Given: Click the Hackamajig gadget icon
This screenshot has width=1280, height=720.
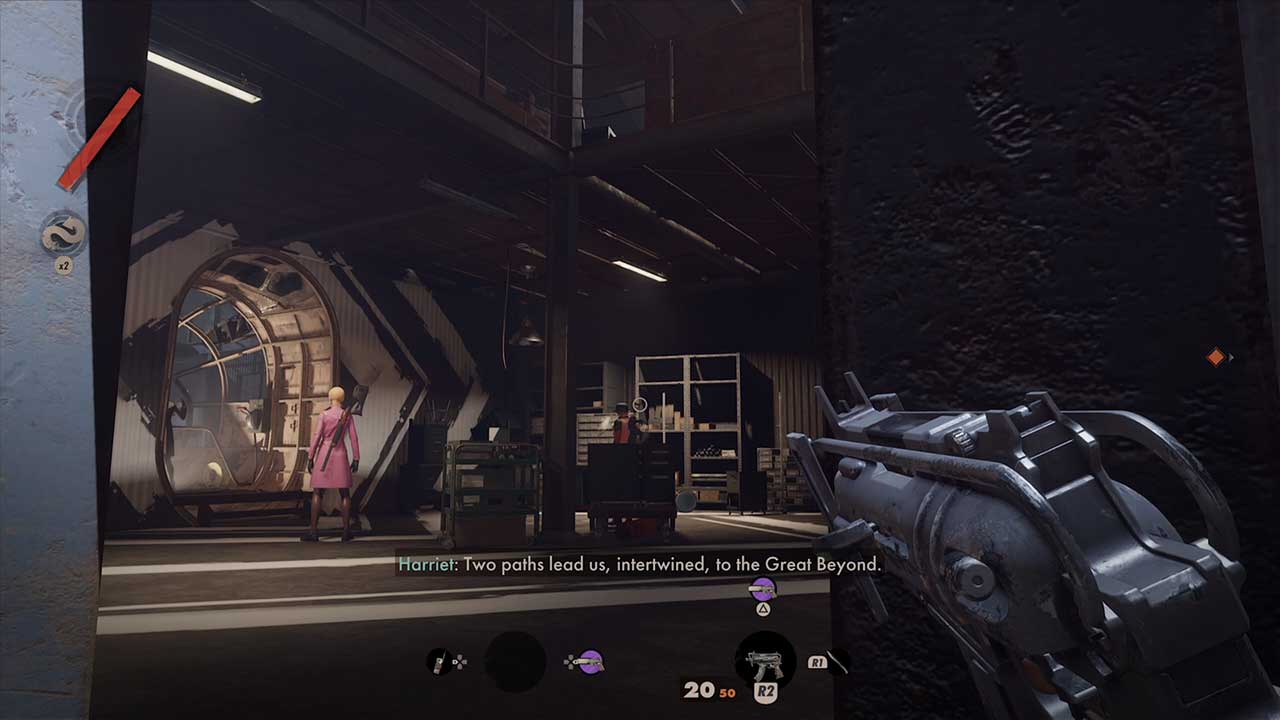Looking at the screenshot, I should [x=439, y=661].
